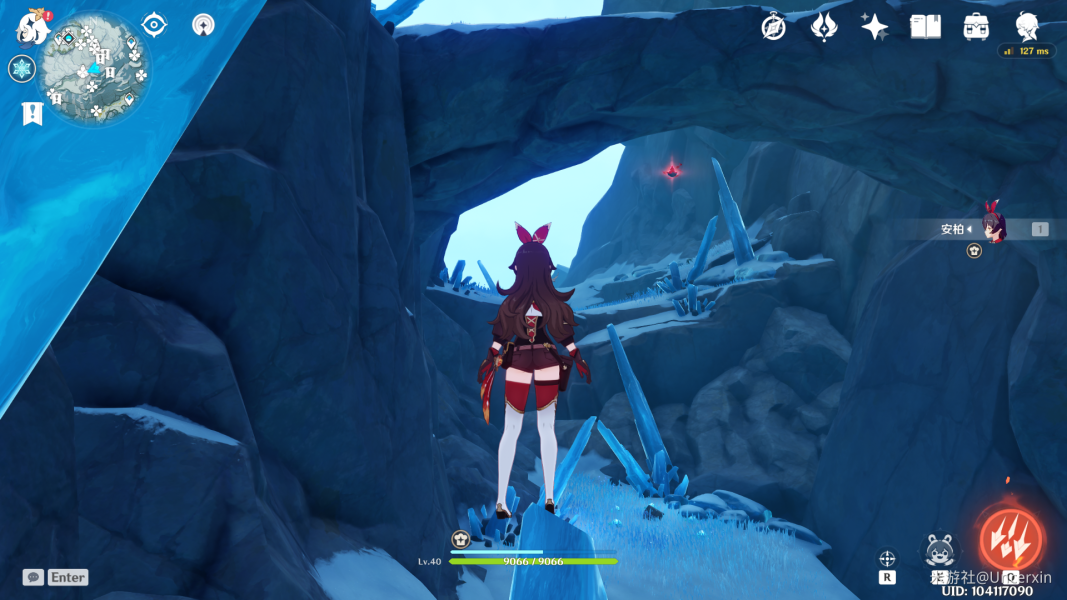Image resolution: width=1067 pixels, height=600 pixels.
Task: Select party member 安柏 (Amber)
Action: click(990, 229)
